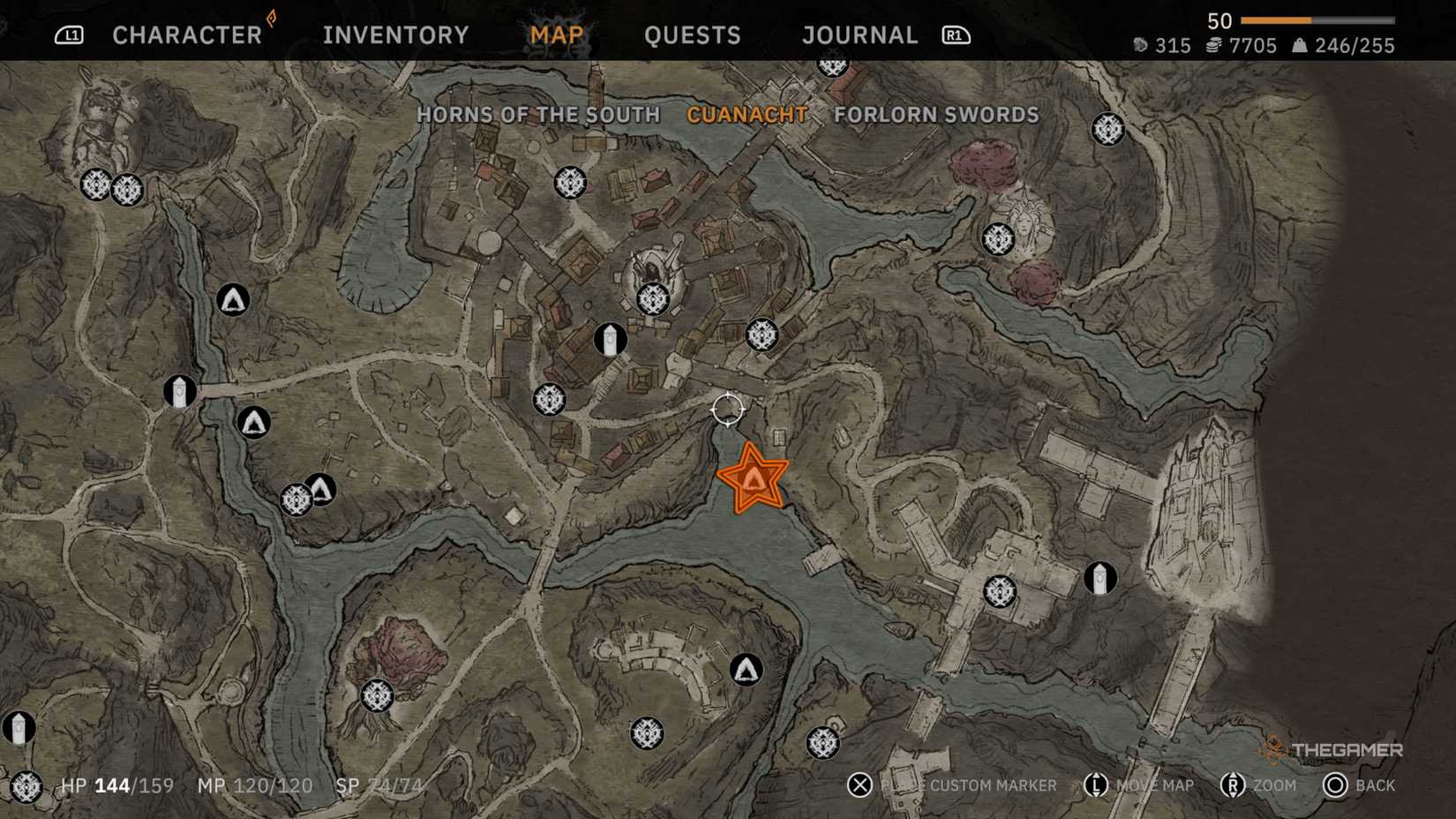Click the CUANACHT region label
Viewport: 1456px width, 819px height.
pos(747,114)
